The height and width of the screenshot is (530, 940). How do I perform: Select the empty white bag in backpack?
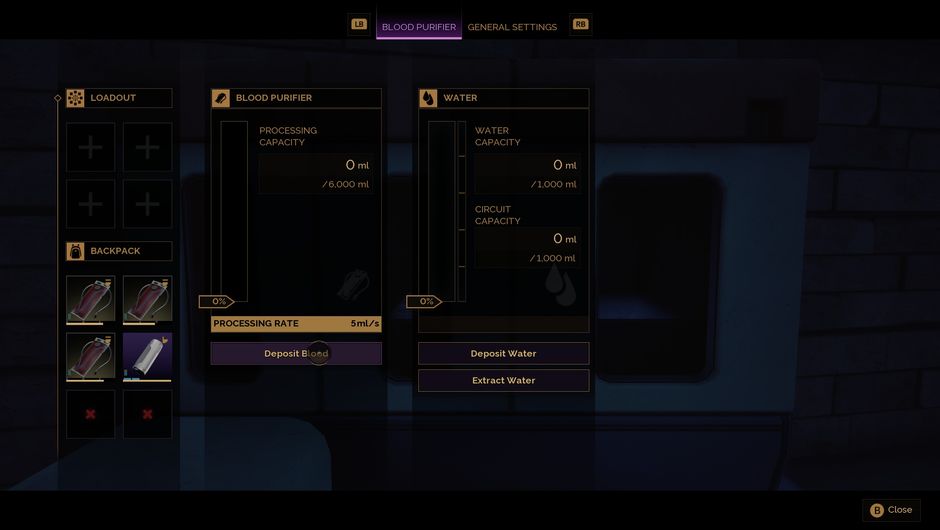point(147,357)
